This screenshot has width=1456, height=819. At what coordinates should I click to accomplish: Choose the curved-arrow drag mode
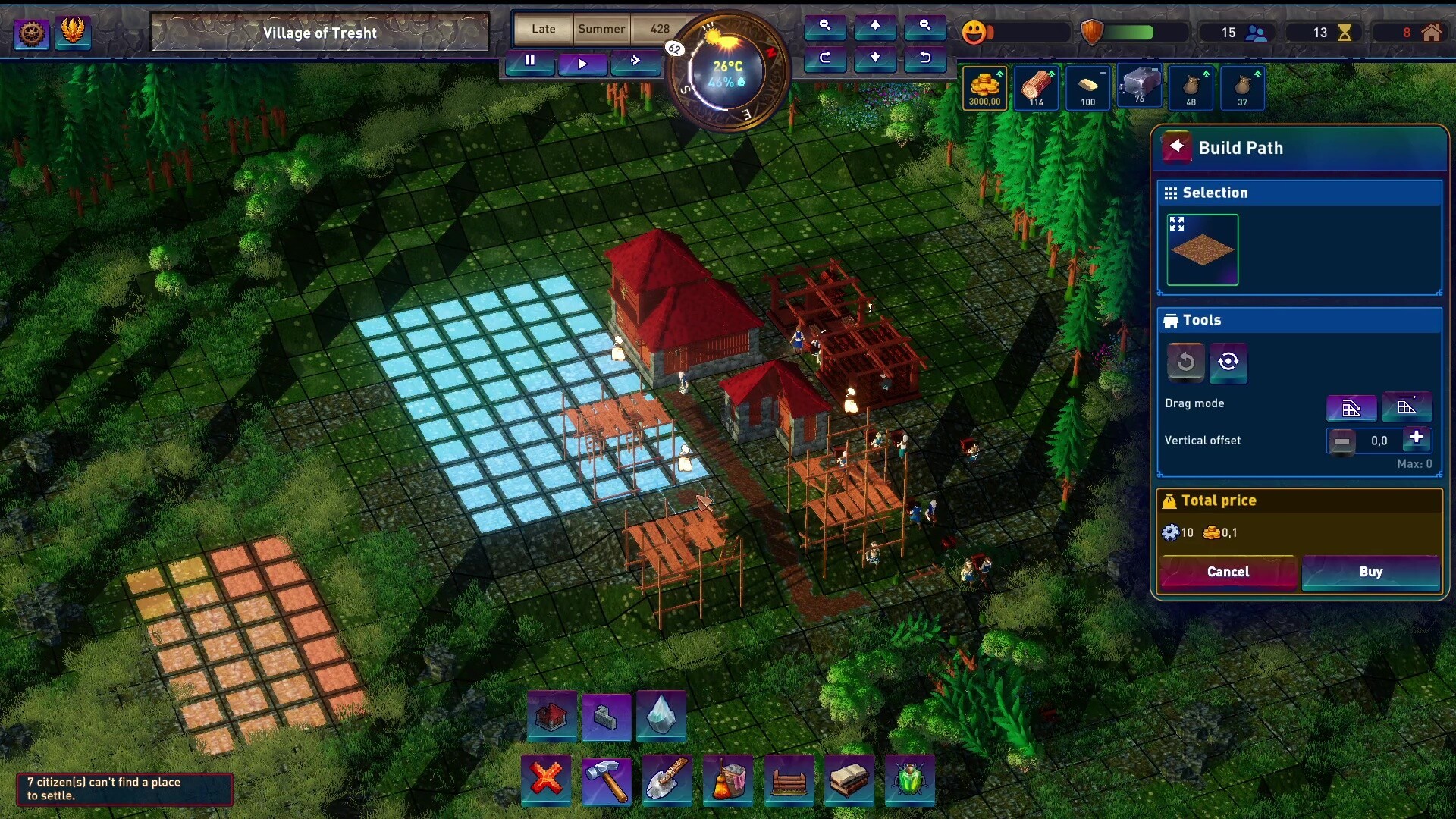pyautogui.click(x=1351, y=408)
